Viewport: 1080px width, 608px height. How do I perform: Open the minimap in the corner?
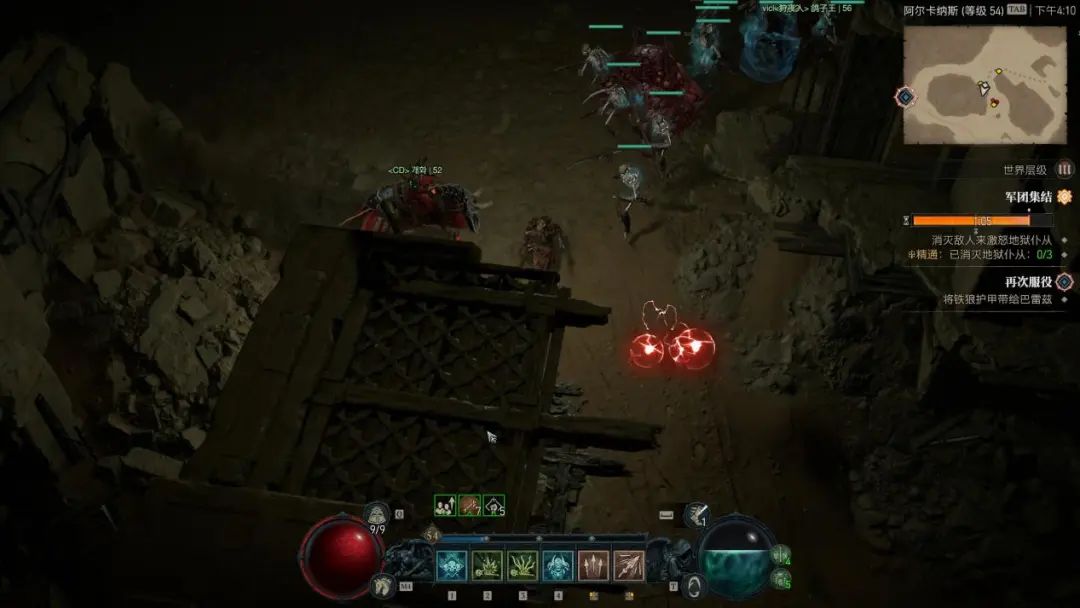coord(984,84)
